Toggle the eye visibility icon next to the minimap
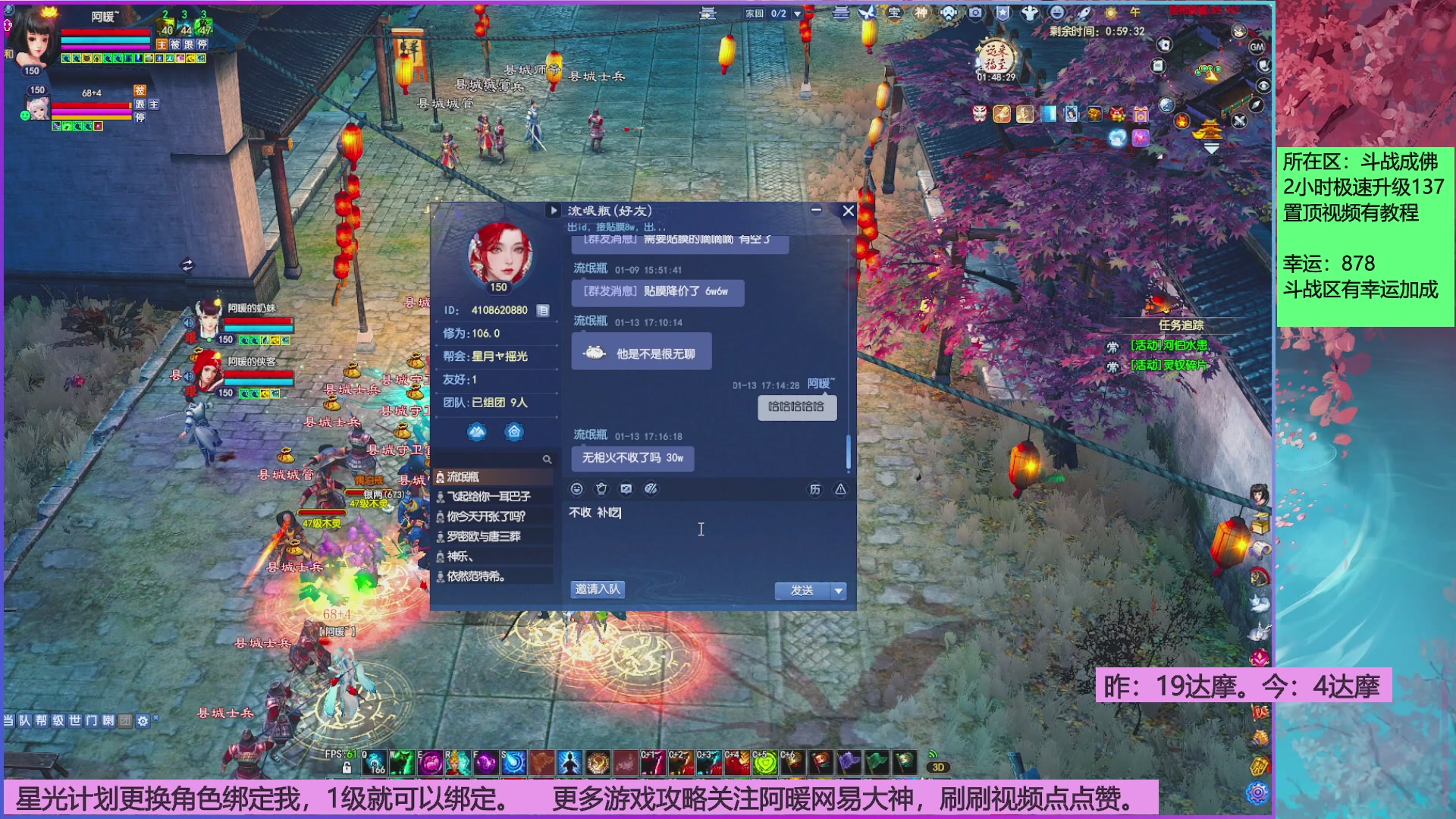 1263,85
